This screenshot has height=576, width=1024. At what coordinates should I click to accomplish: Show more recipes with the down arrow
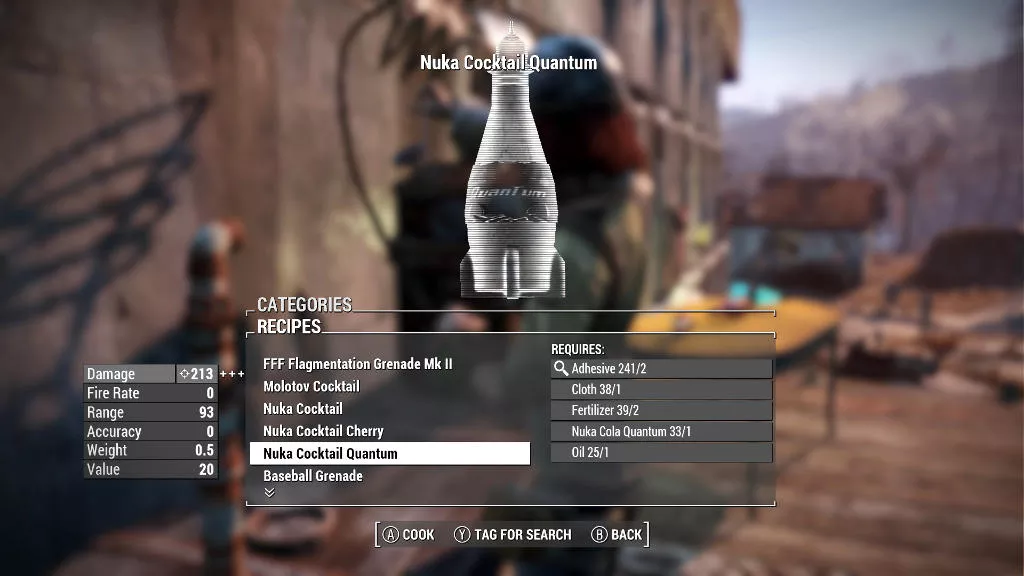(268, 492)
